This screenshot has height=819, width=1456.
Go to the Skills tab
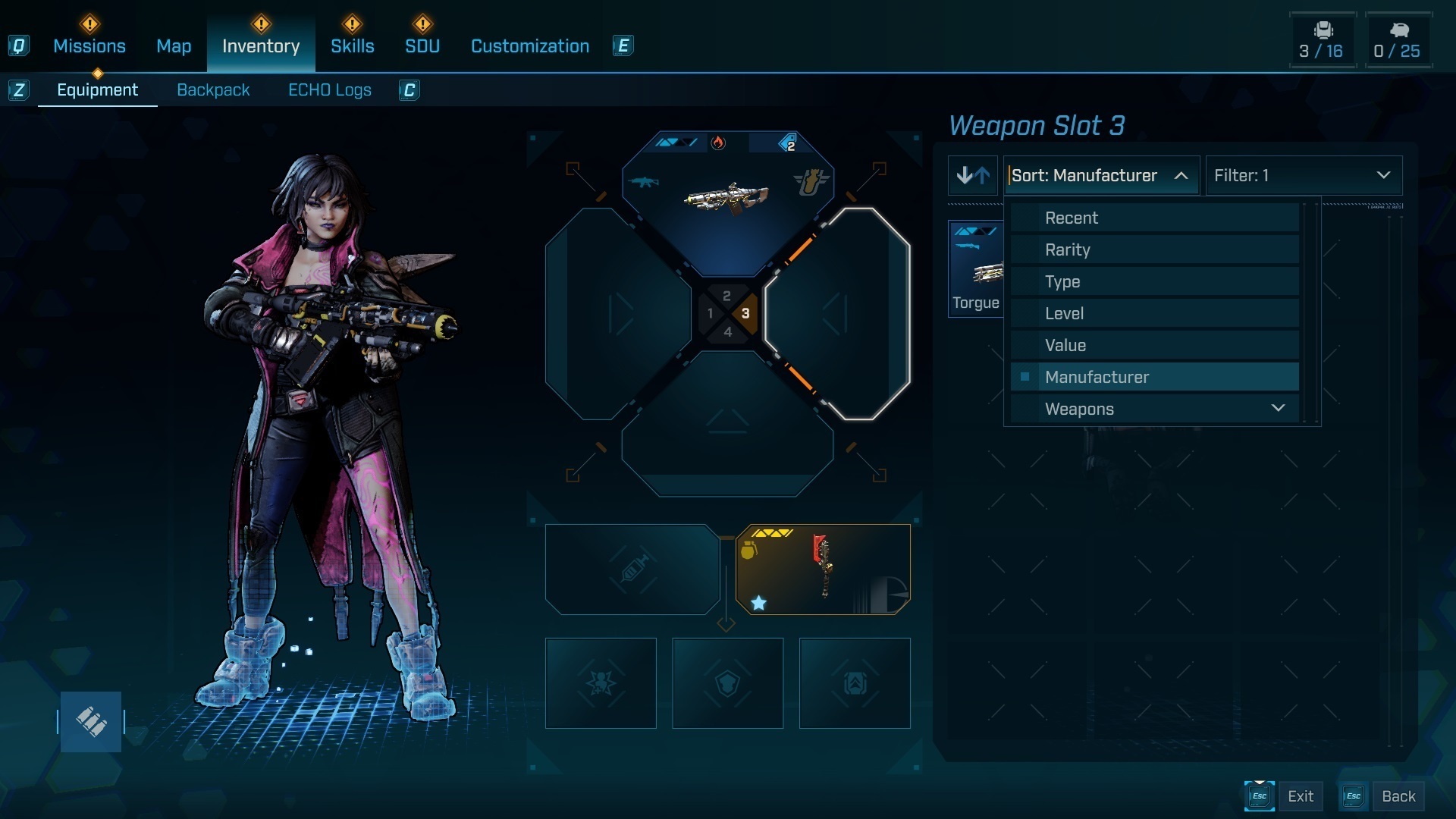[352, 46]
